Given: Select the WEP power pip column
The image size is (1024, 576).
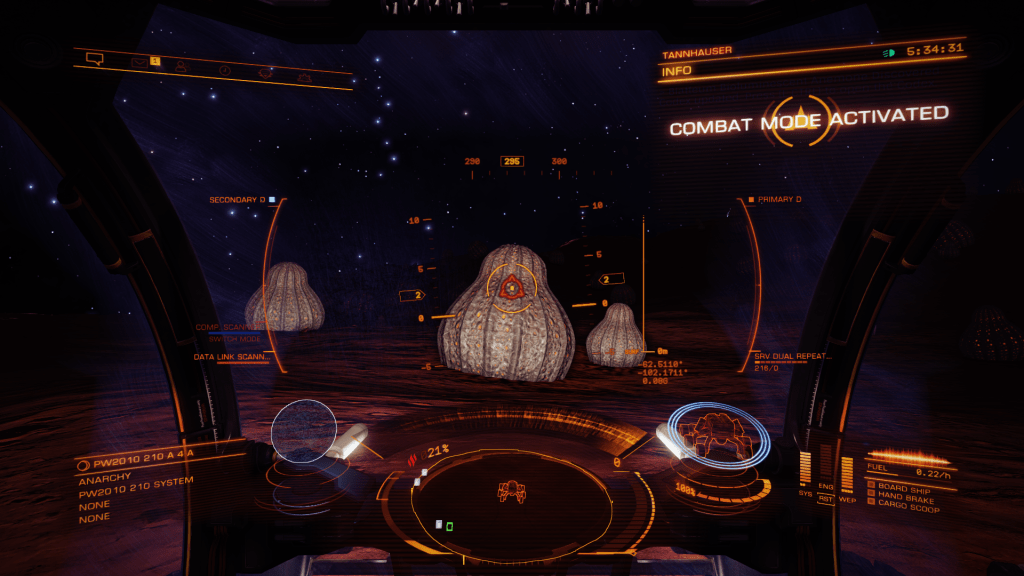Looking at the screenshot, I should [x=847, y=473].
